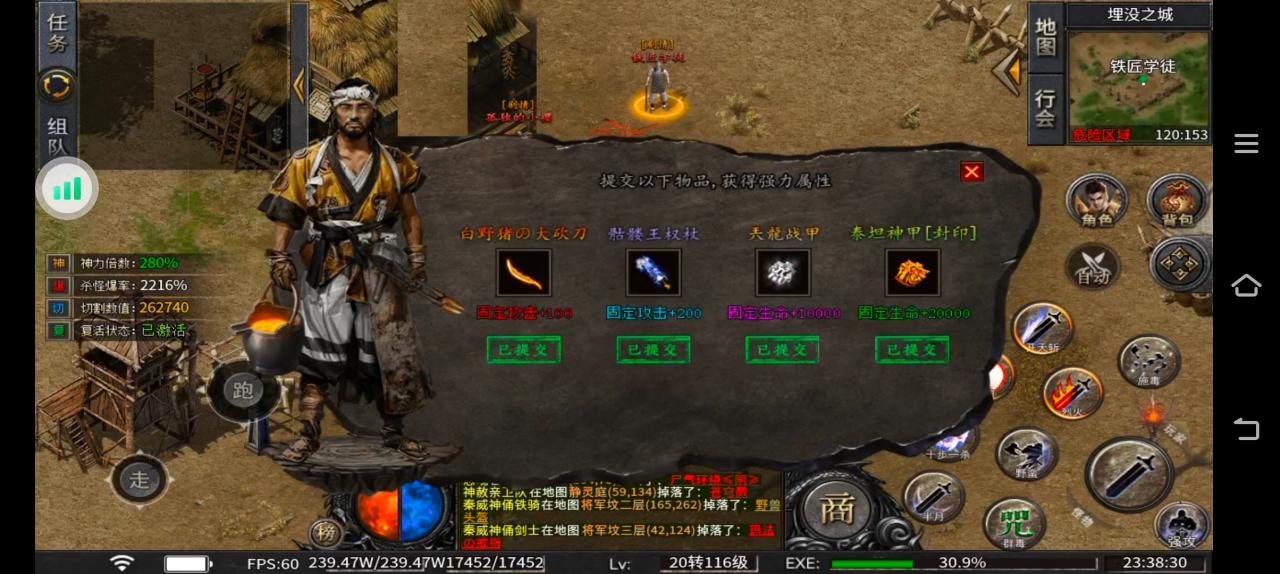The height and width of the screenshot is (574, 1280).
Task: Switch to the 组队 team tab
Action: pos(57,138)
